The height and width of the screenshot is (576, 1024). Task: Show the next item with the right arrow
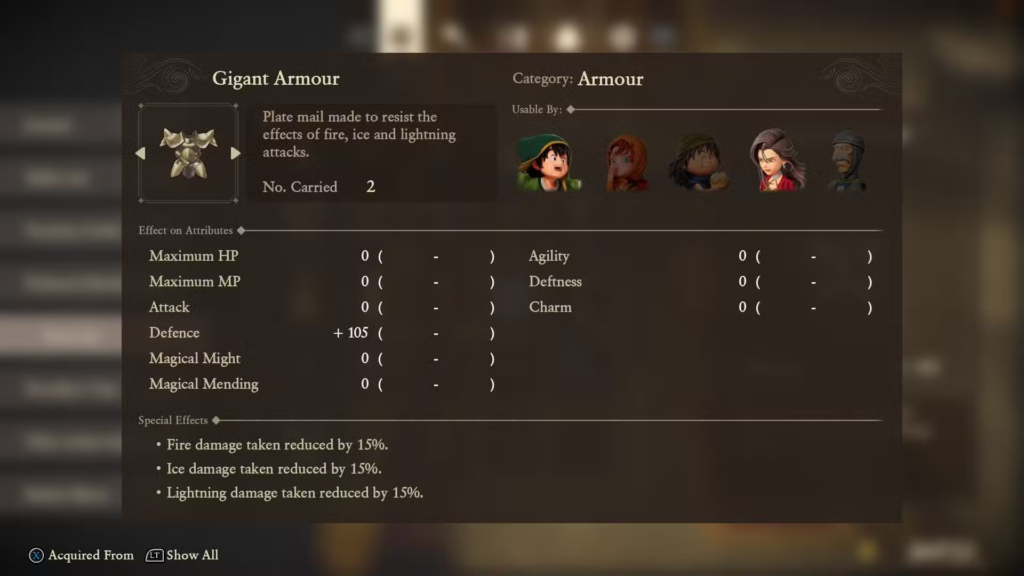235,153
